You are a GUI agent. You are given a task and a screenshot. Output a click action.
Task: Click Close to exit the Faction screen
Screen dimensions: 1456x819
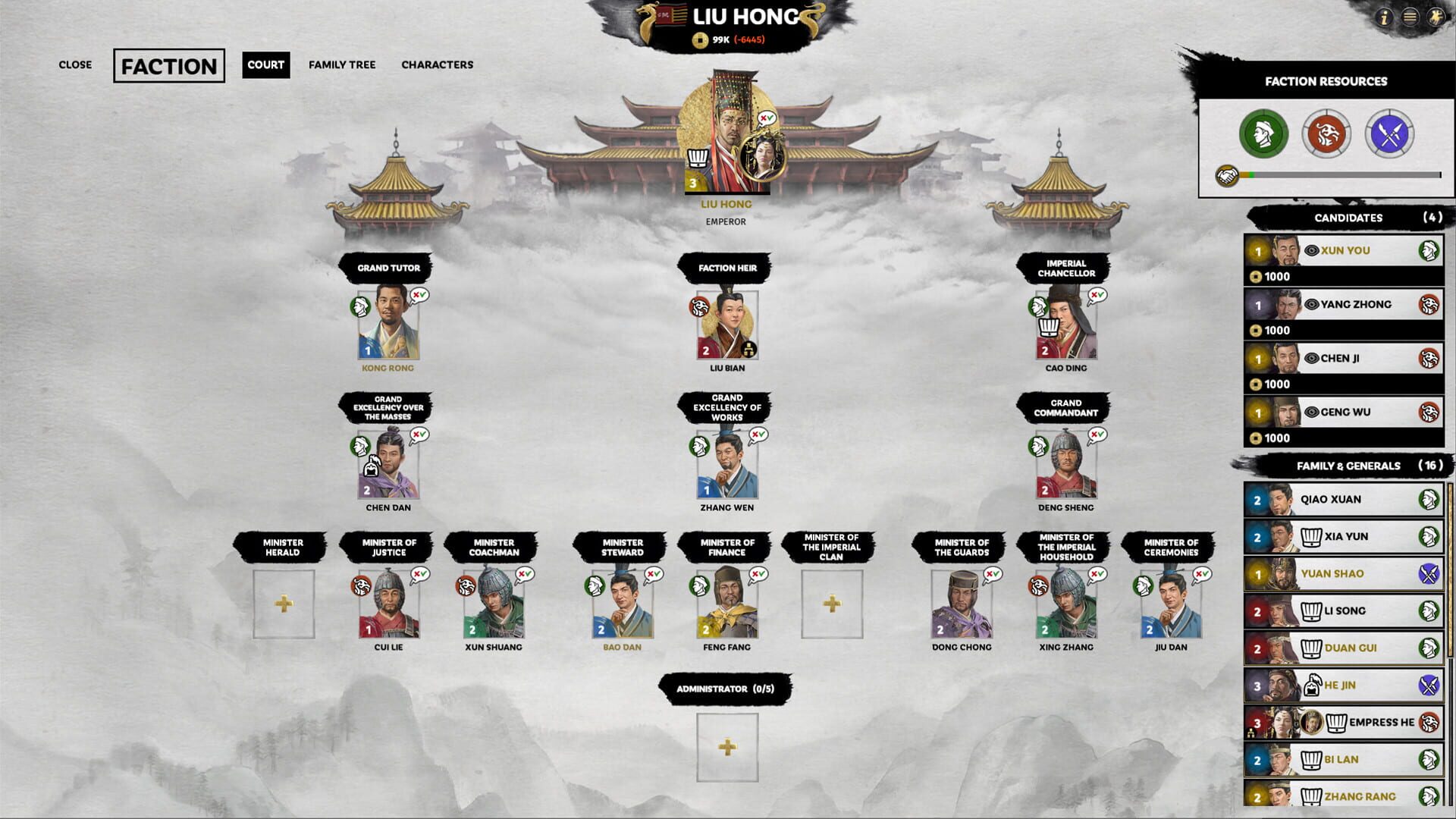coord(74,65)
